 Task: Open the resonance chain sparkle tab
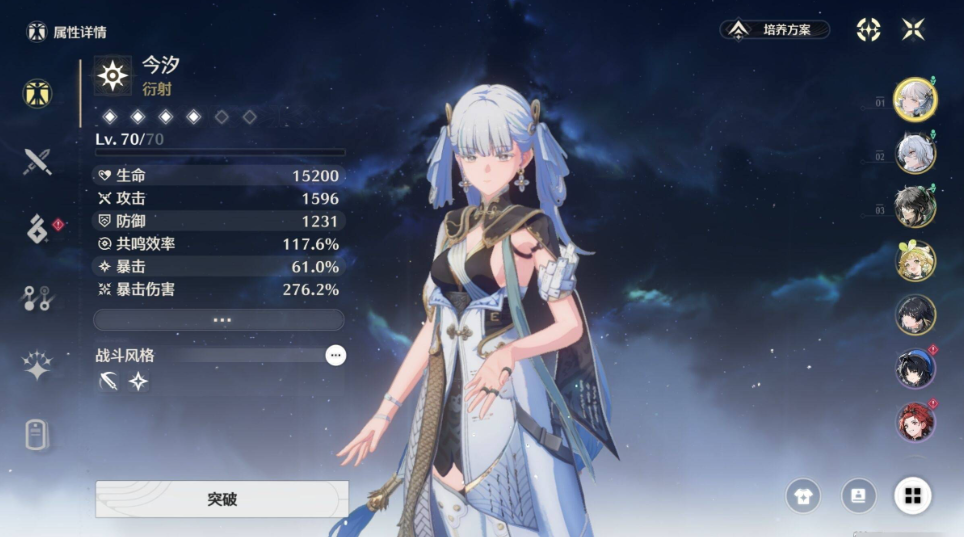click(x=38, y=365)
